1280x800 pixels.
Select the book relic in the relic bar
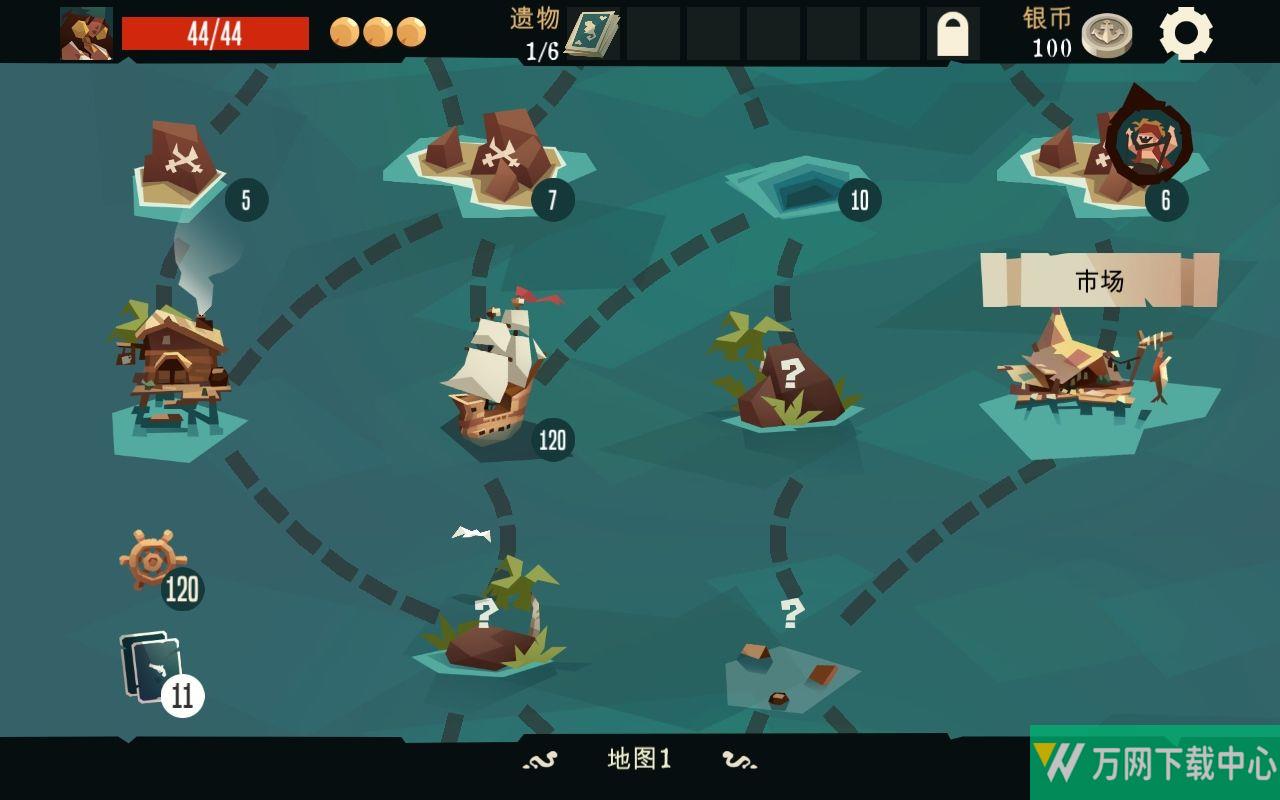click(x=592, y=34)
